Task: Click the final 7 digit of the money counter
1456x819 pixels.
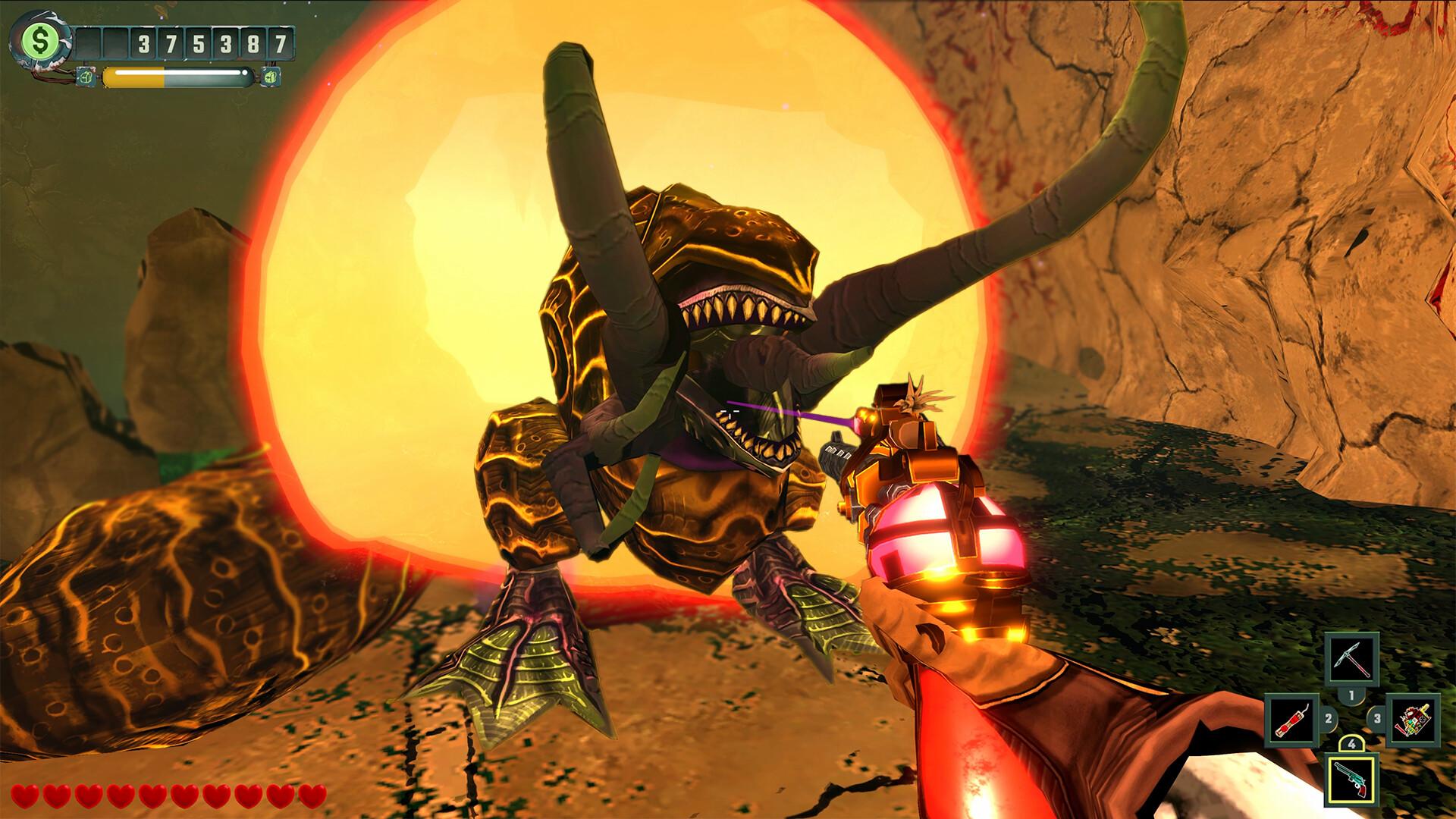Action: pyautogui.click(x=281, y=43)
